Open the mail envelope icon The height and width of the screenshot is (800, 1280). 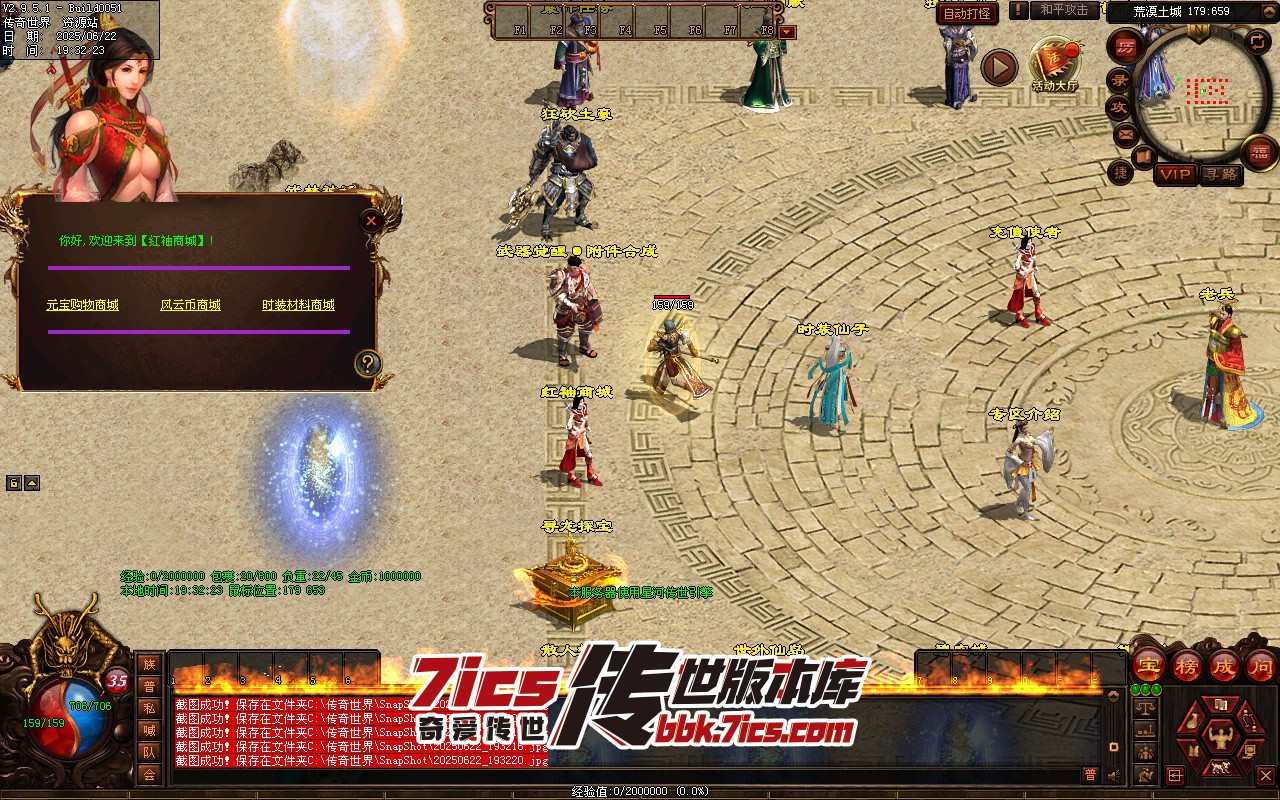coord(1125,133)
